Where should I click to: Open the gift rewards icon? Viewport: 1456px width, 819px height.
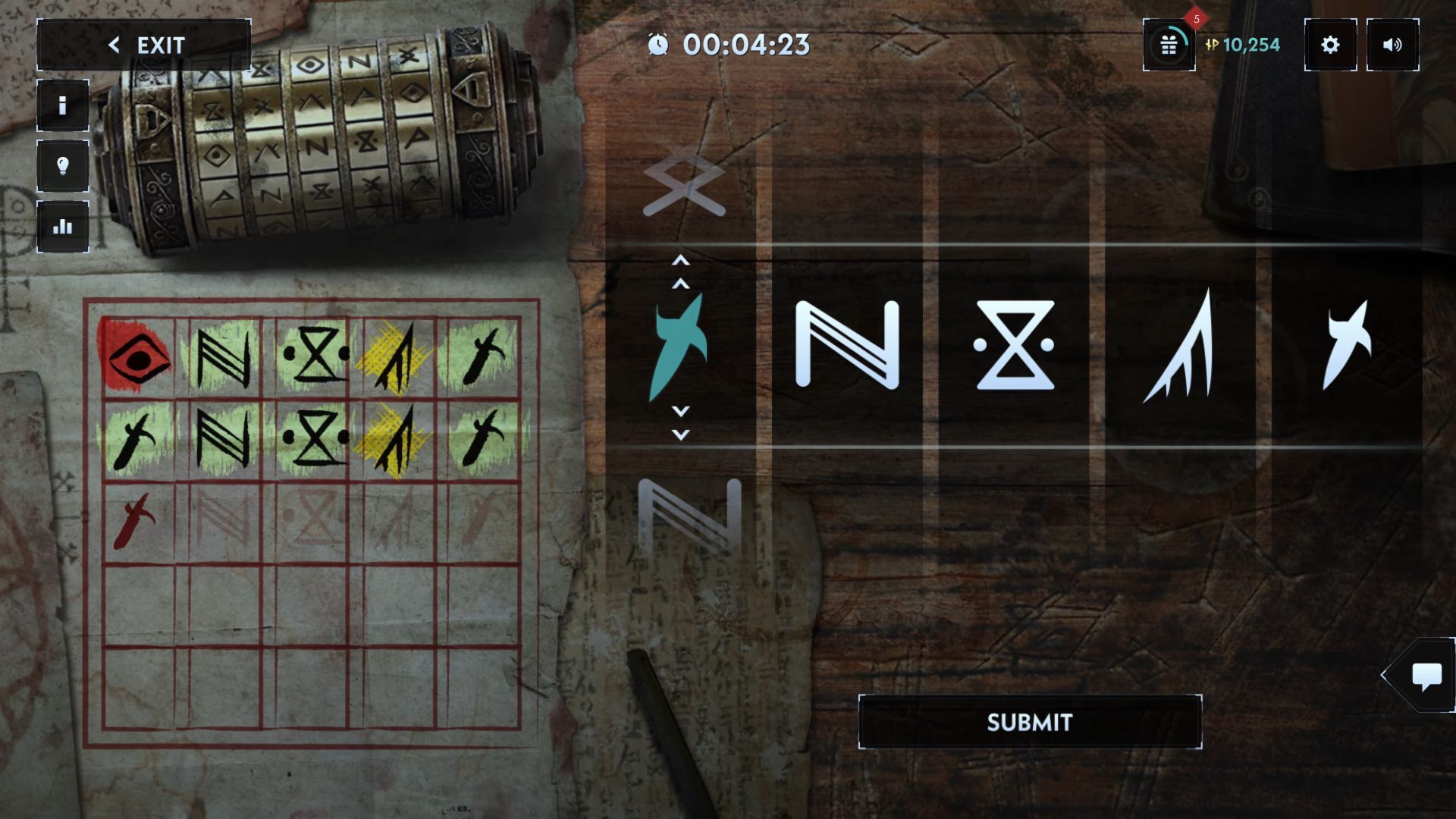1169,45
